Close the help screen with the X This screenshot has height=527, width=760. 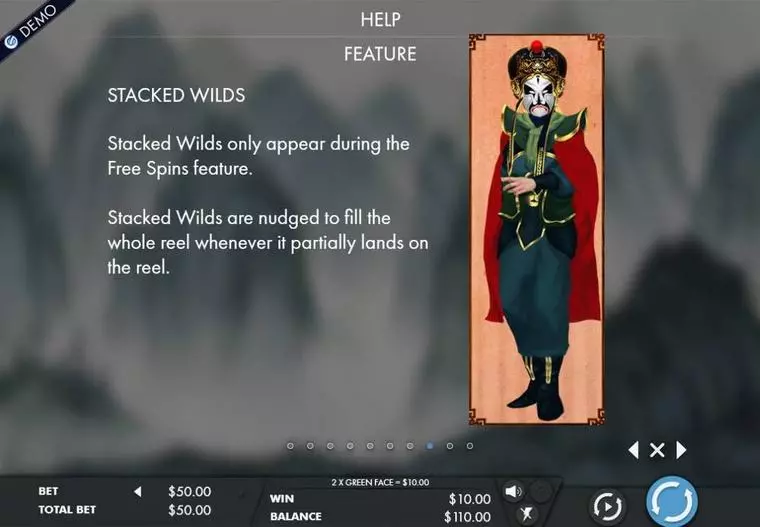pyautogui.click(x=657, y=450)
